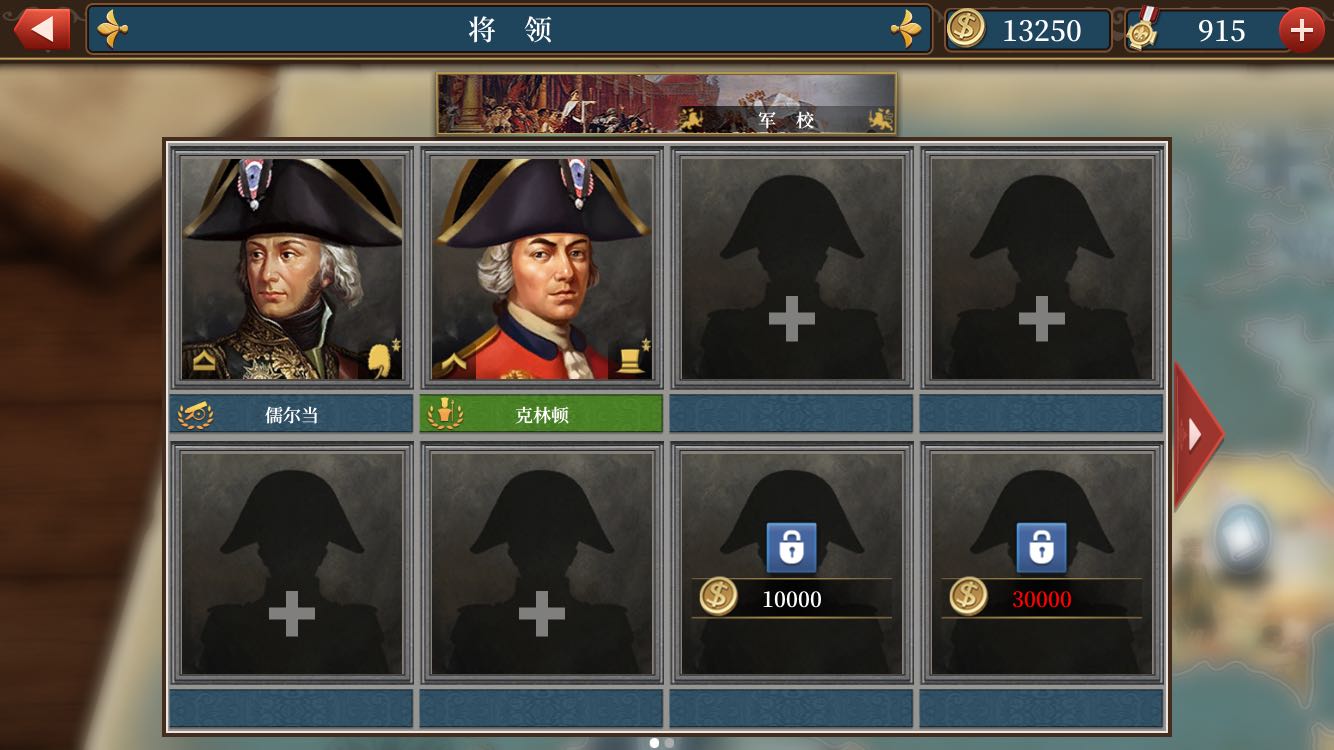This screenshot has width=1334, height=750.
Task: Add more medals with the plus button
Action: point(1301,30)
